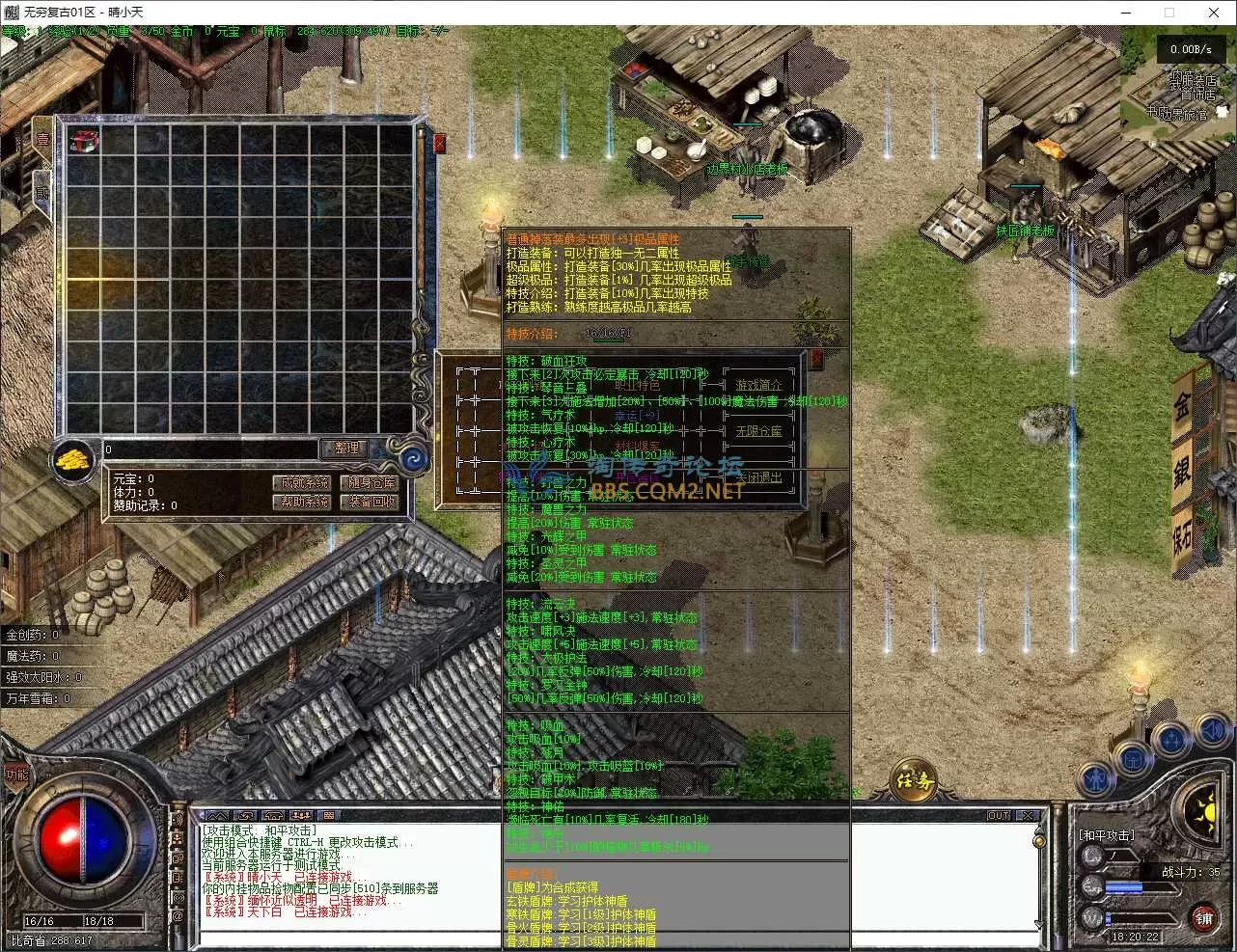Viewport: 1237px width, 952px height.
Task: Open the 游戏简介 game introduction link
Action: [758, 385]
